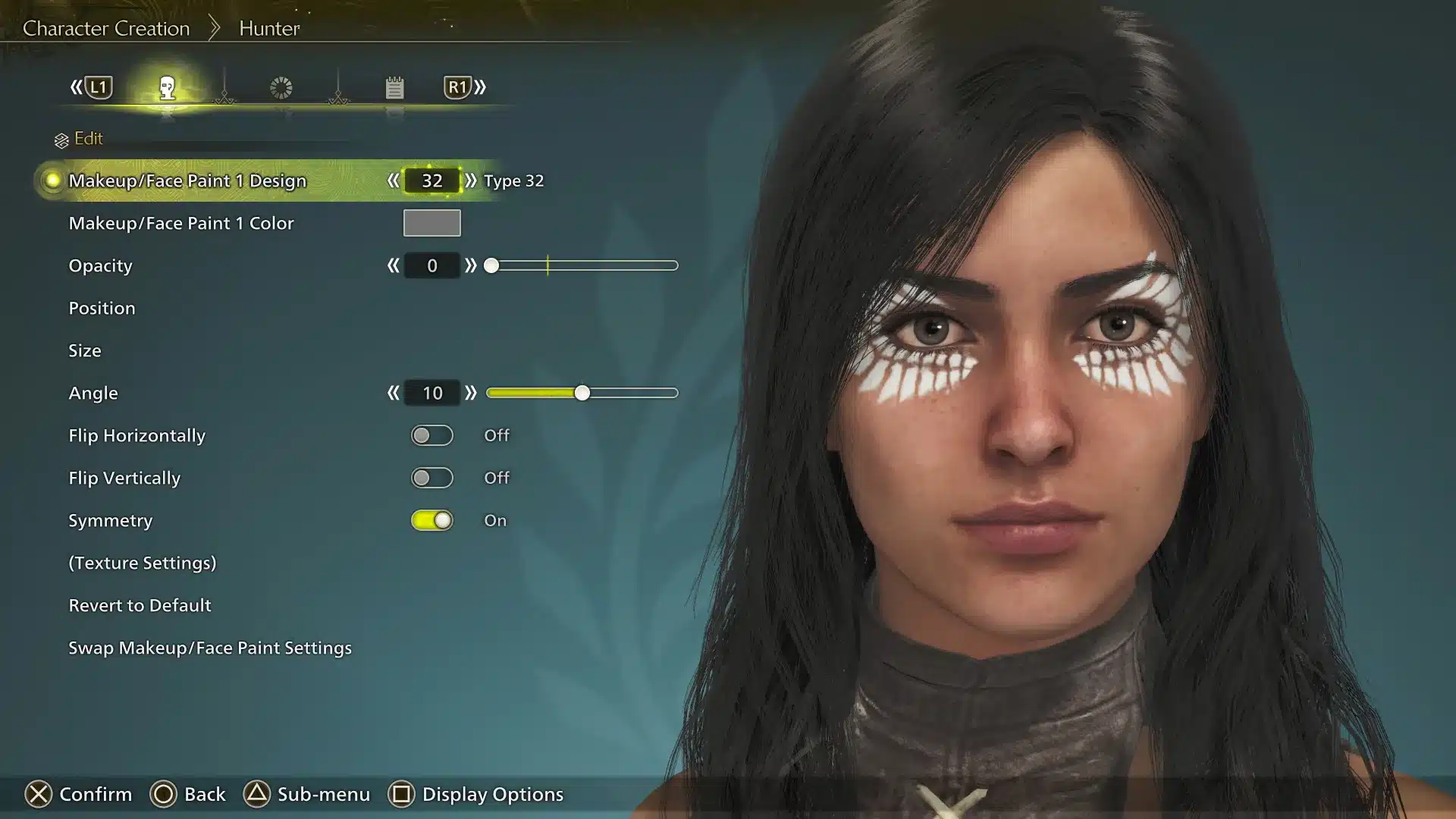Open the Makeup/Face Paint 1 Color swatch
1456x819 pixels.
click(x=431, y=223)
